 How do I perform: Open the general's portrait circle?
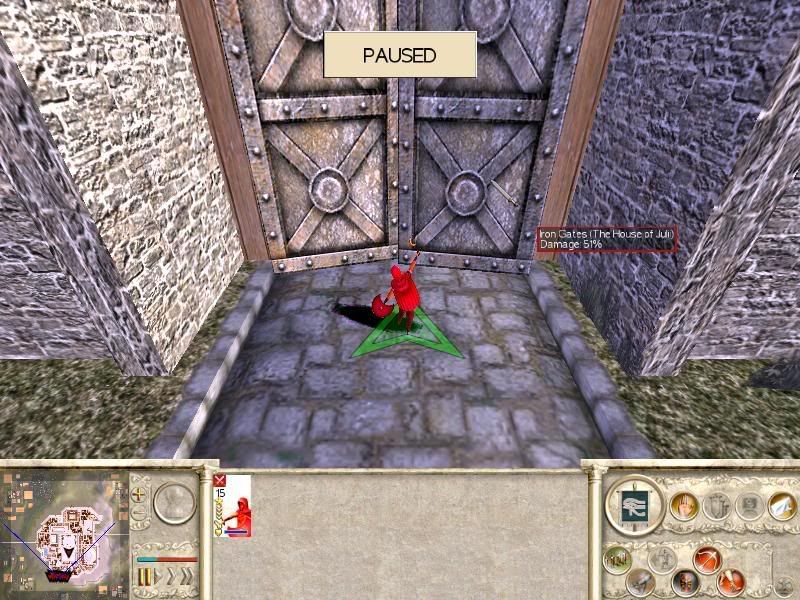[x=173, y=504]
